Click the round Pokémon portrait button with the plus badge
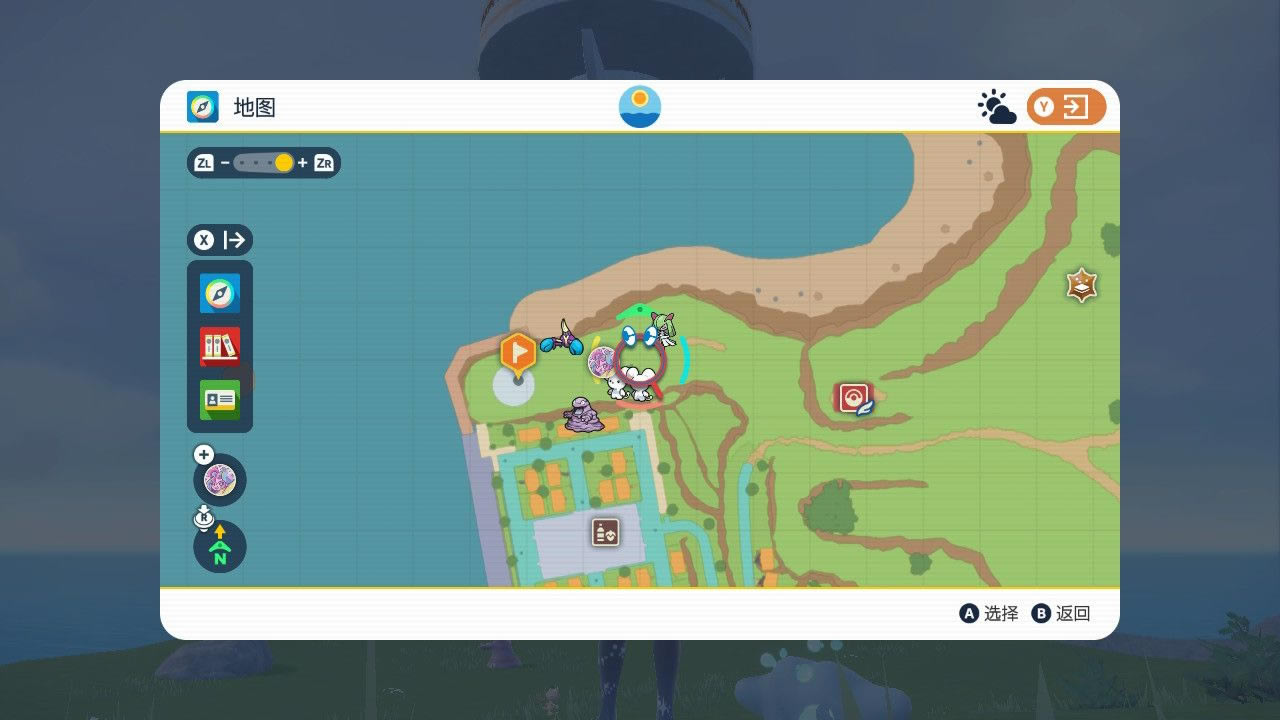This screenshot has height=720, width=1280. [x=220, y=480]
